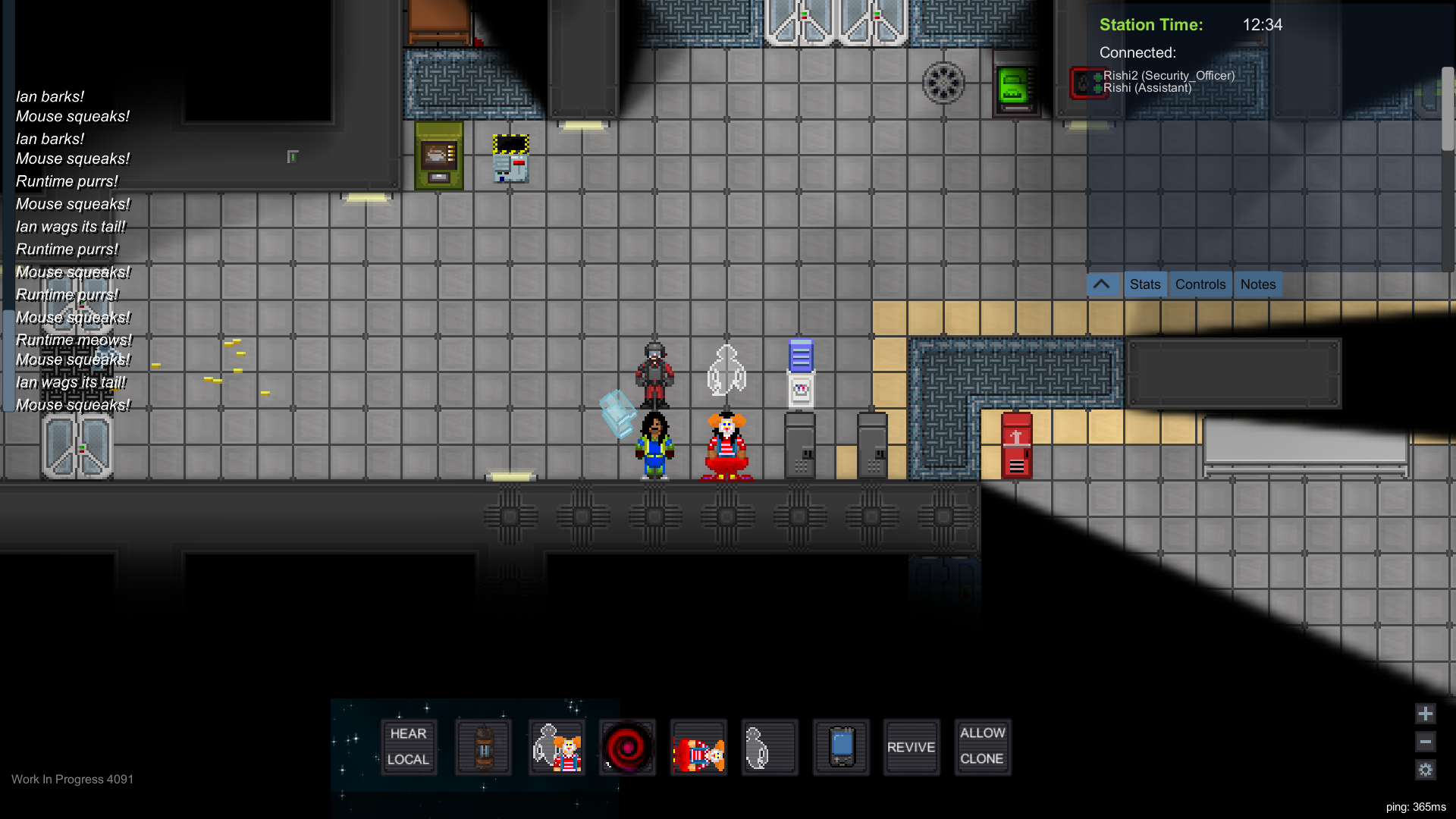Open the PDA device icon in the toolbar
This screenshot has width=1456, height=819.
coord(841,747)
